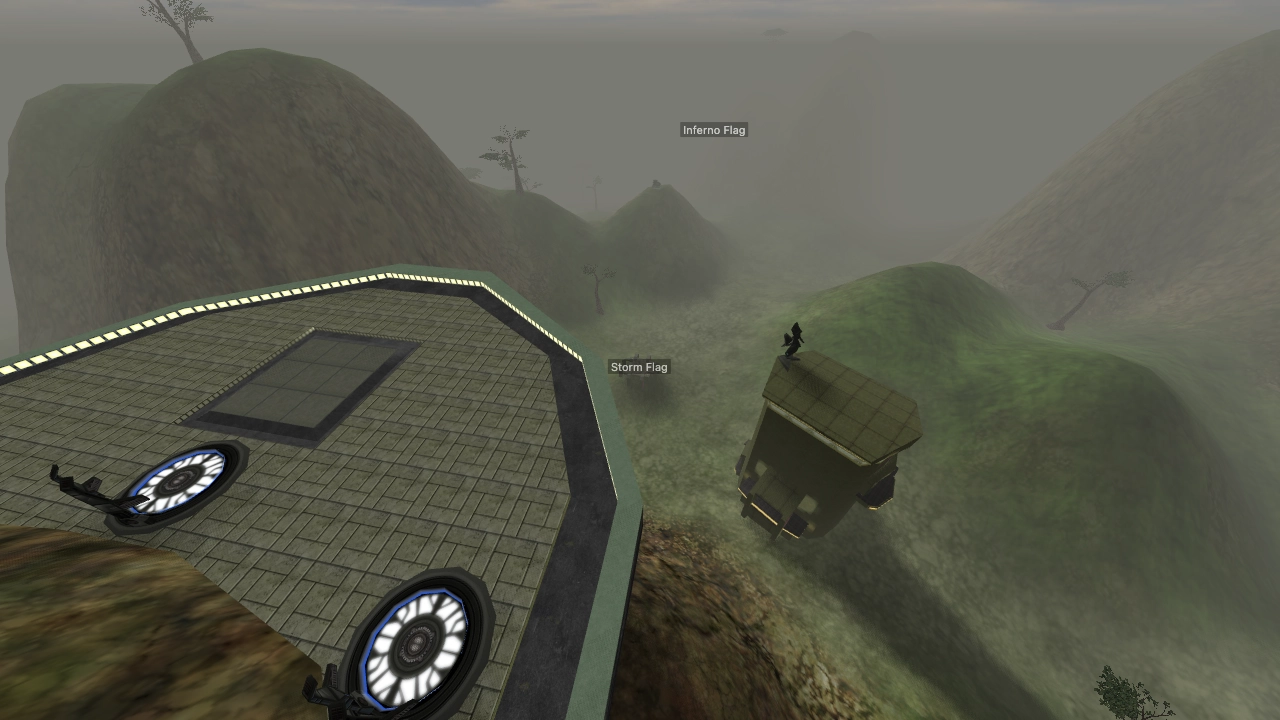Toggle the Storm Flag label visibility
This screenshot has width=1280, height=720.
coord(639,367)
